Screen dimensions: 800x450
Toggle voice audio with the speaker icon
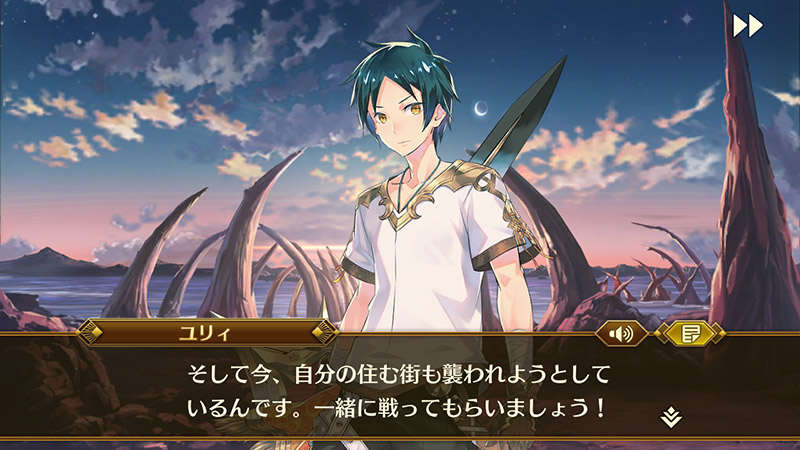click(621, 333)
